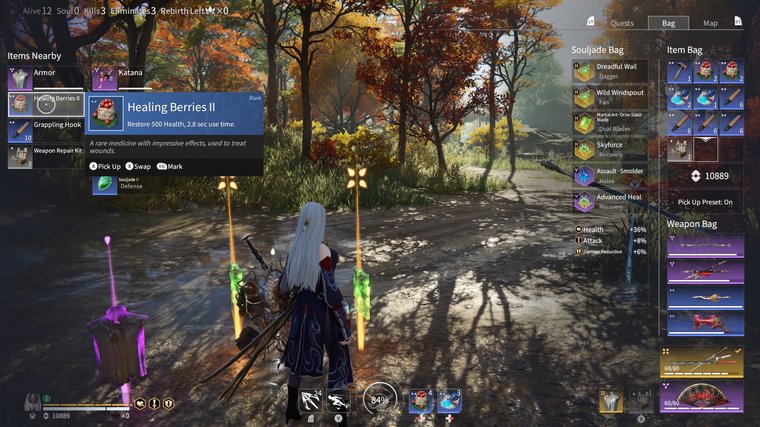760x427 pixels.
Task: Open the Map tab
Action: [x=710, y=22]
